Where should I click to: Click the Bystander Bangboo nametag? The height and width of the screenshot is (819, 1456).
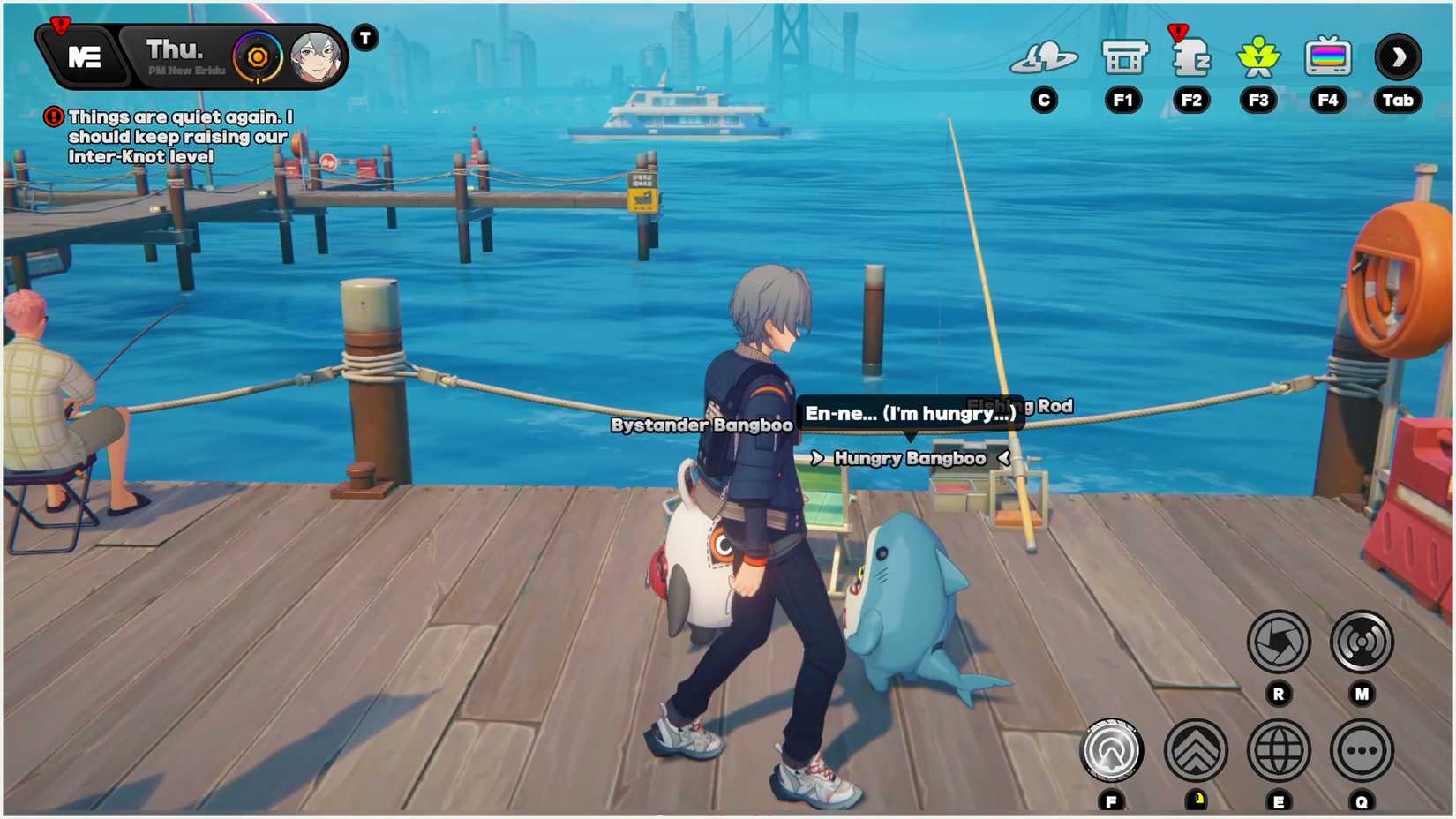[x=703, y=425]
